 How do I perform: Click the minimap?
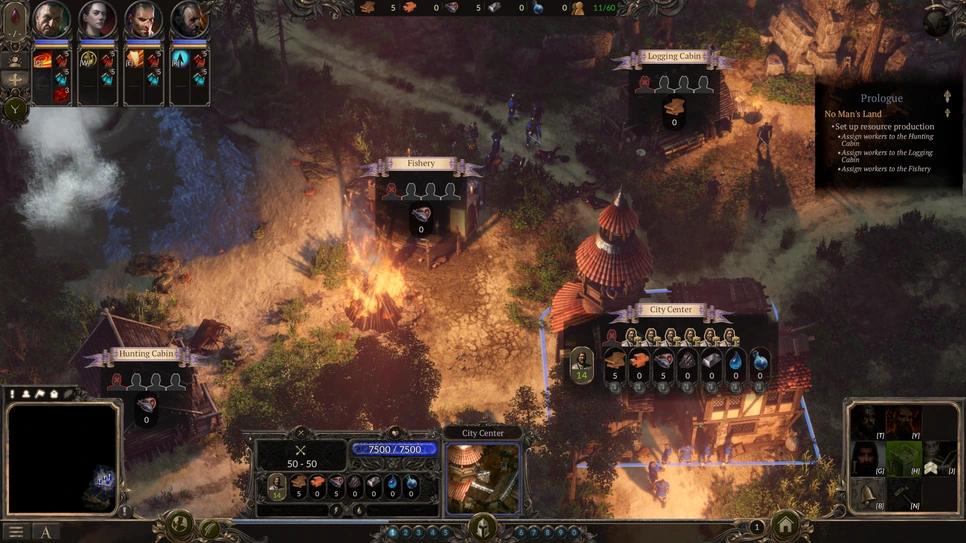(63, 457)
